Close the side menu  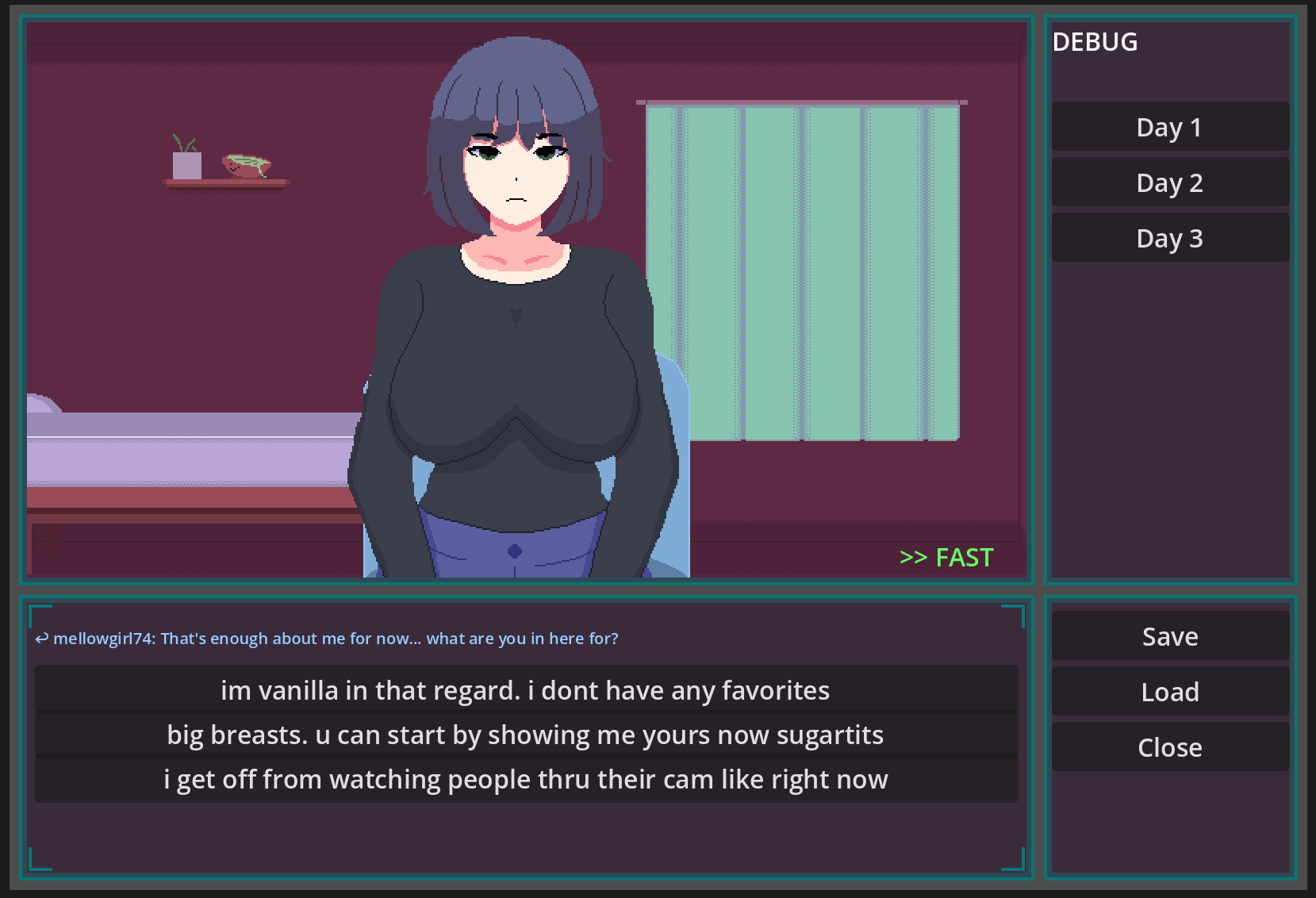point(1169,747)
